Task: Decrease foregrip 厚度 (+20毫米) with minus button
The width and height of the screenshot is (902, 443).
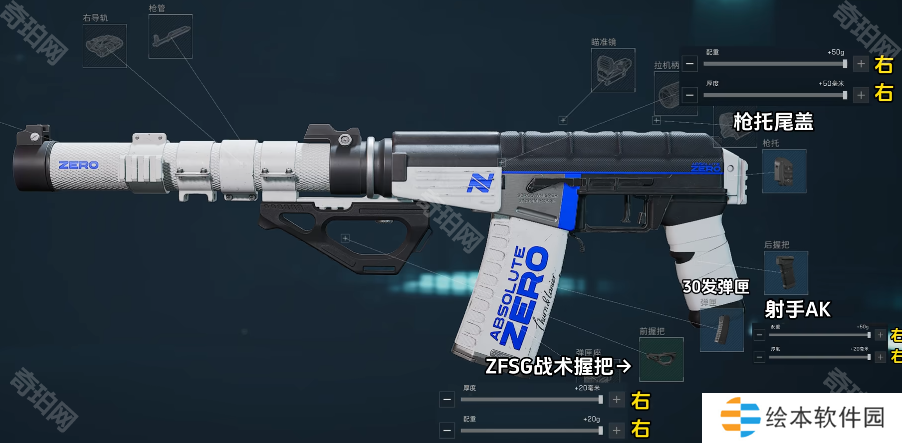Action: (446, 400)
